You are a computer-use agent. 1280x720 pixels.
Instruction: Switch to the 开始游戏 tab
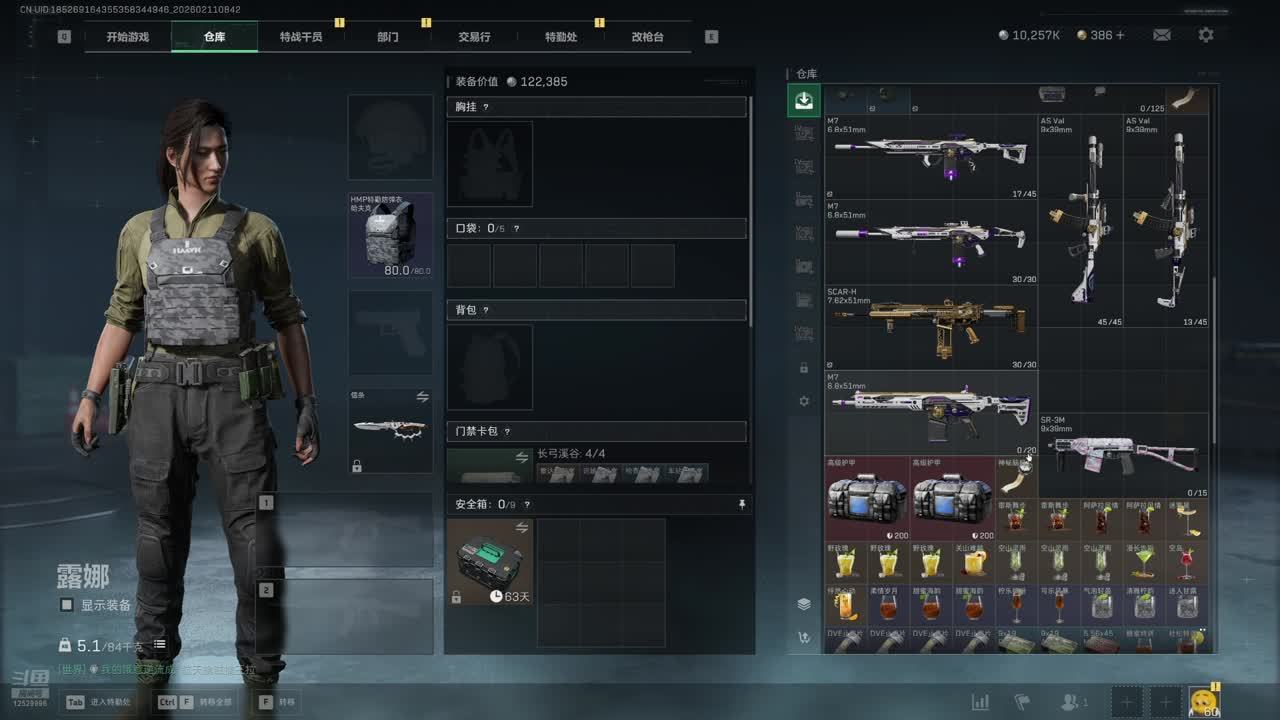click(x=128, y=37)
